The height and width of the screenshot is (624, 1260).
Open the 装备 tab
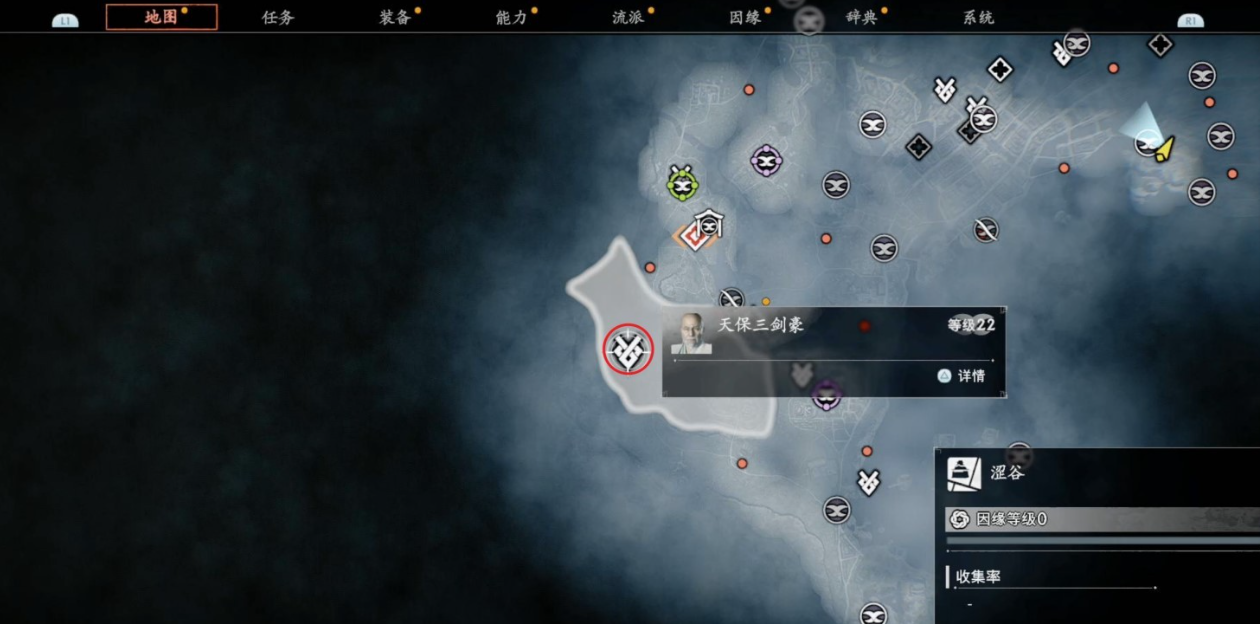click(x=395, y=17)
